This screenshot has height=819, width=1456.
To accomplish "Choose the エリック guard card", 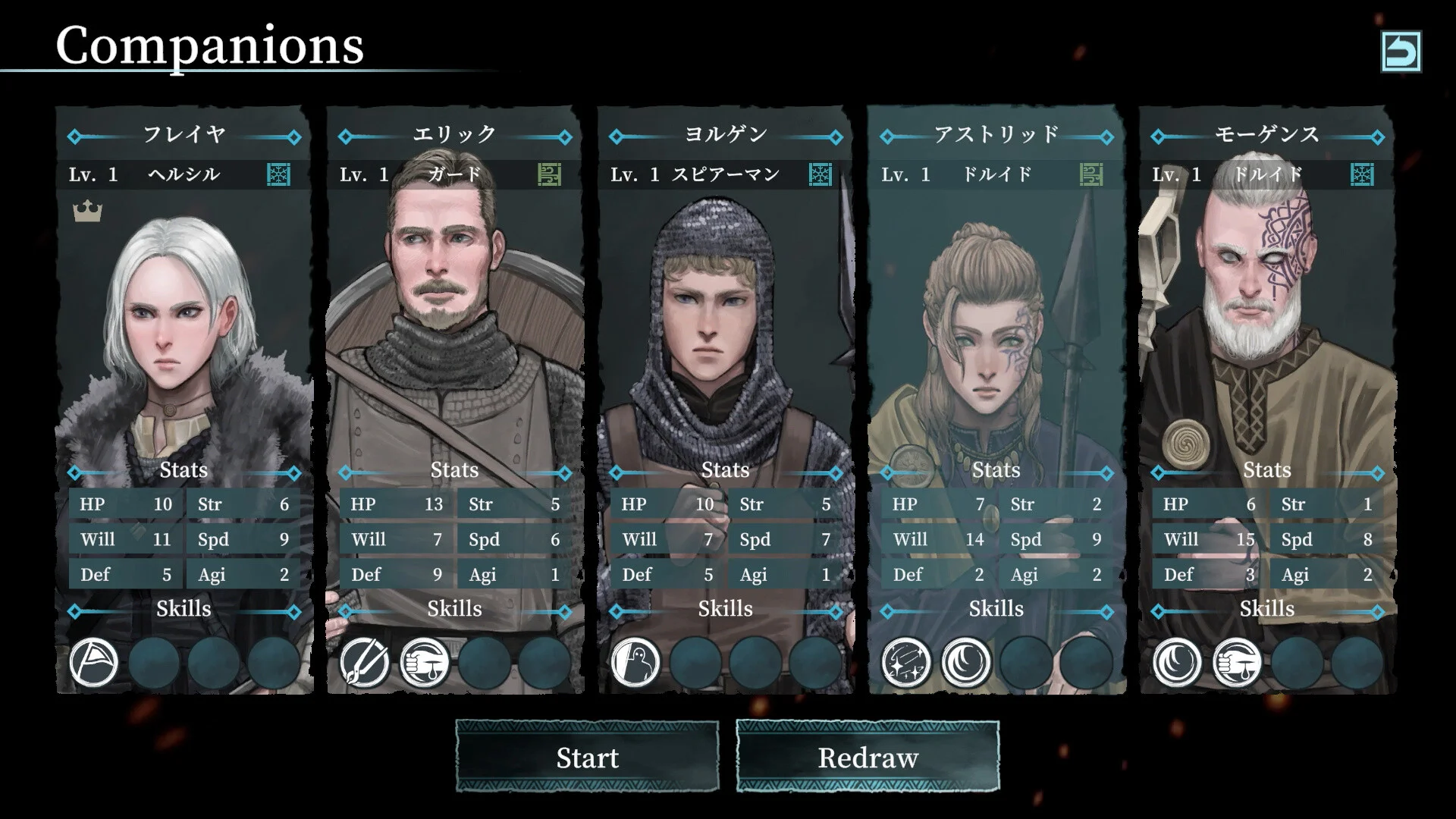I will click(x=455, y=318).
